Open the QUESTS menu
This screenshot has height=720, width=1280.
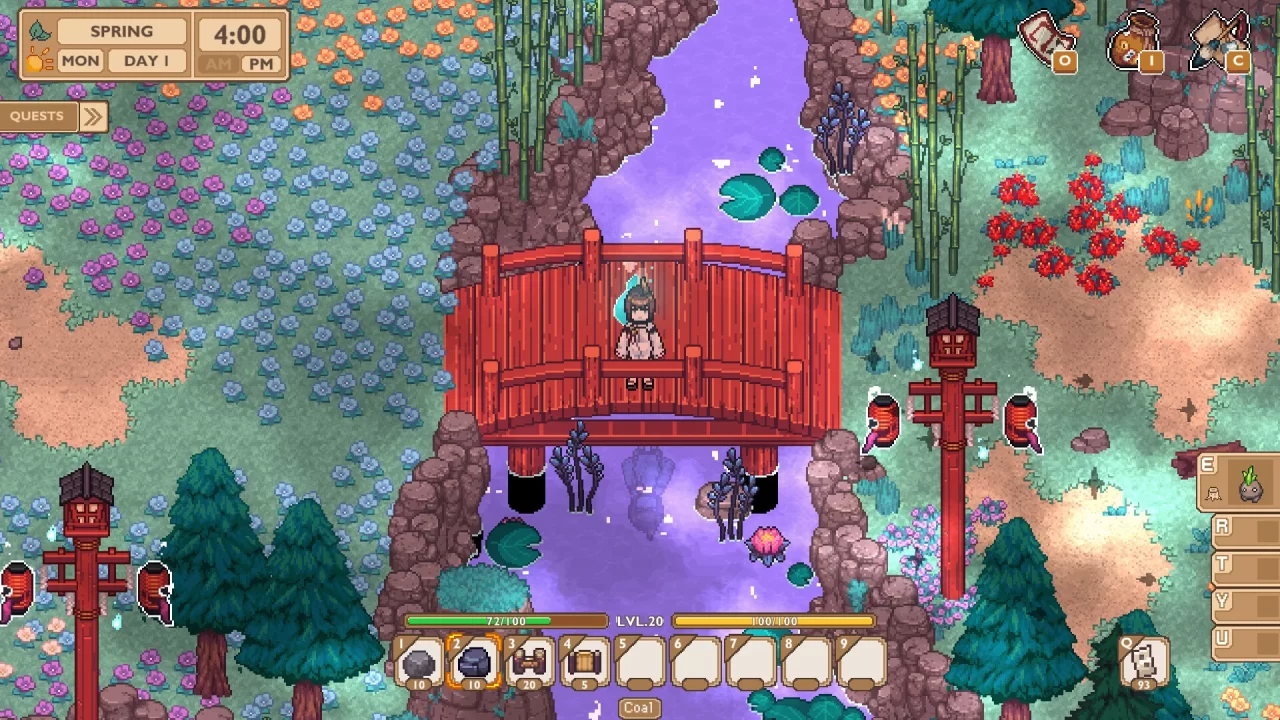(x=36, y=116)
